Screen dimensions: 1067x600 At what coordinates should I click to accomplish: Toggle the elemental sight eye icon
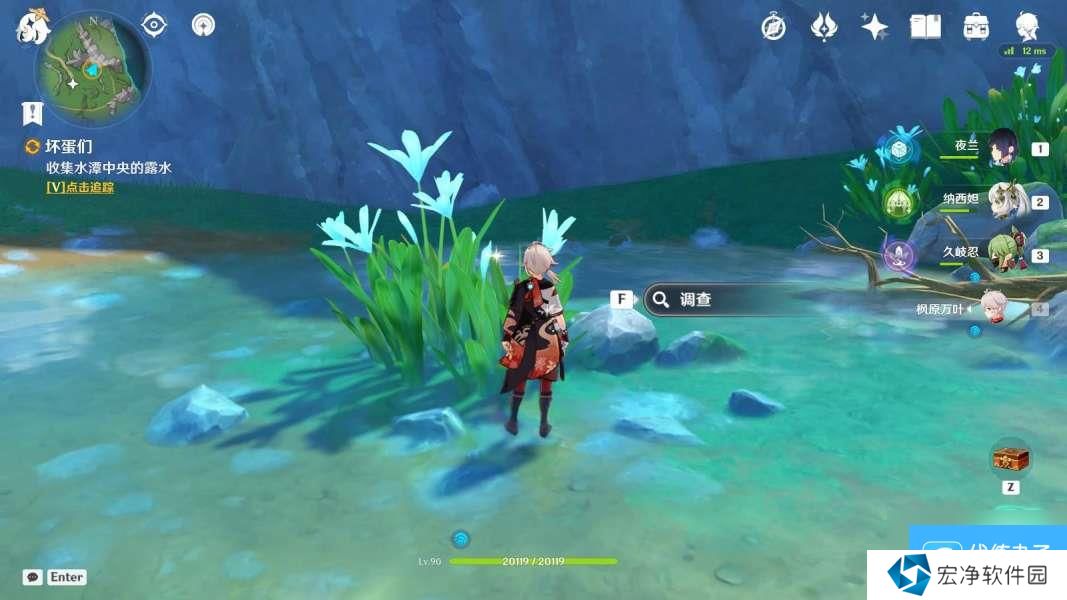click(154, 24)
